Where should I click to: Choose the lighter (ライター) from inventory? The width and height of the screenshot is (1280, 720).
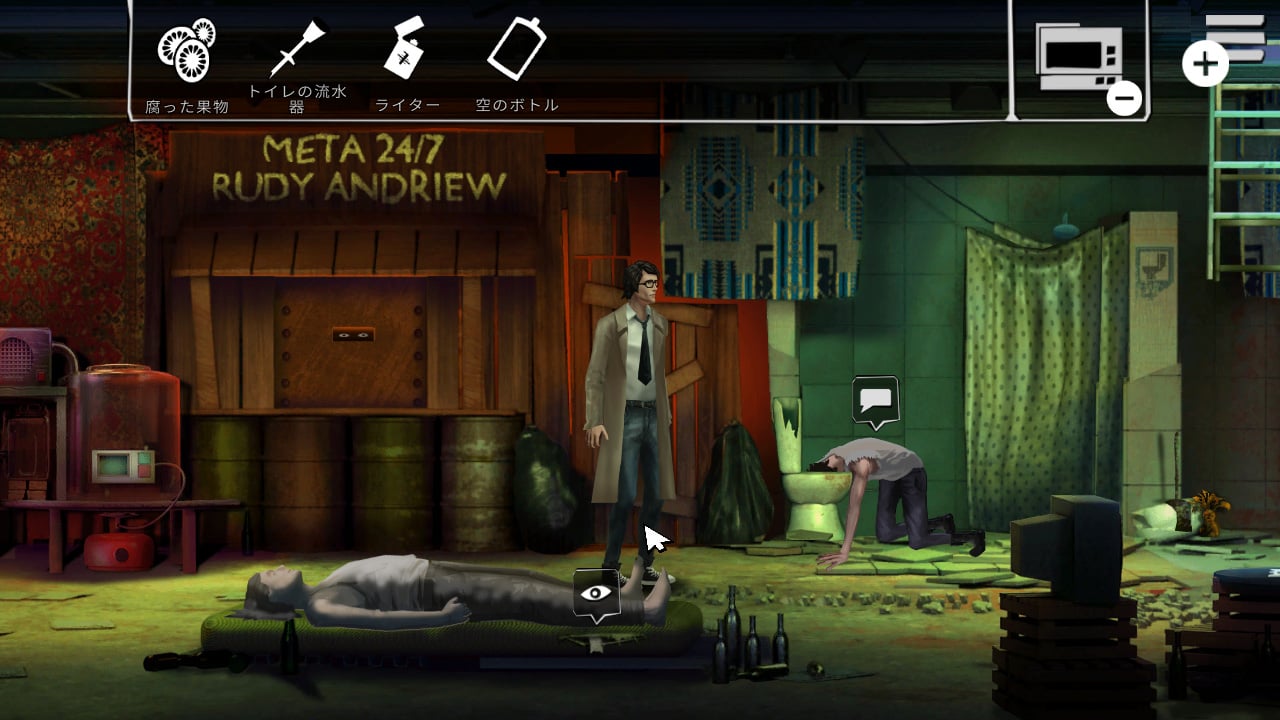(405, 49)
